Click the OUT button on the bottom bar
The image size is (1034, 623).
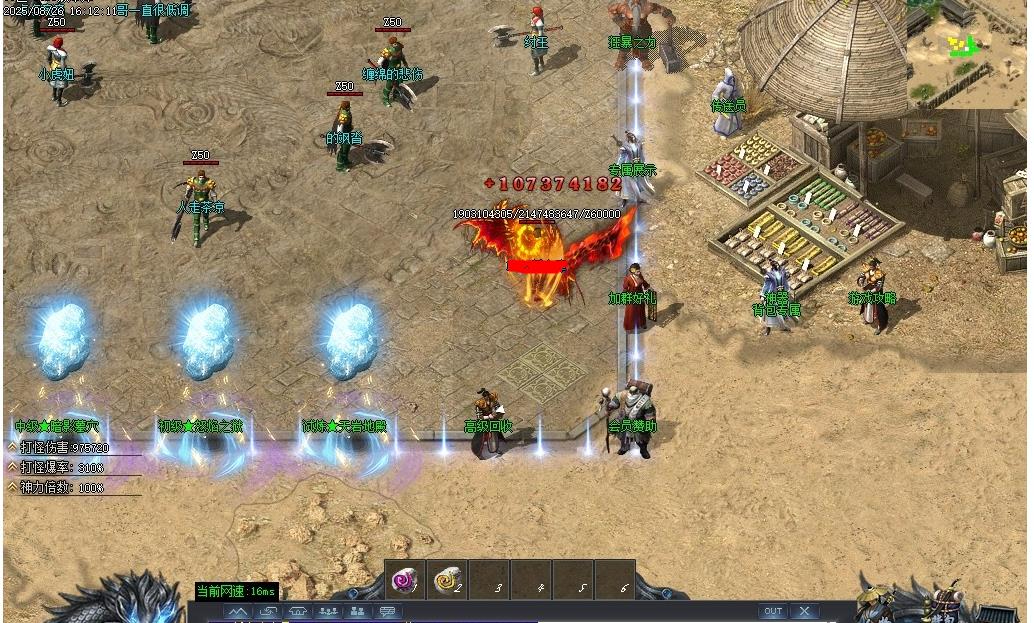coord(773,611)
